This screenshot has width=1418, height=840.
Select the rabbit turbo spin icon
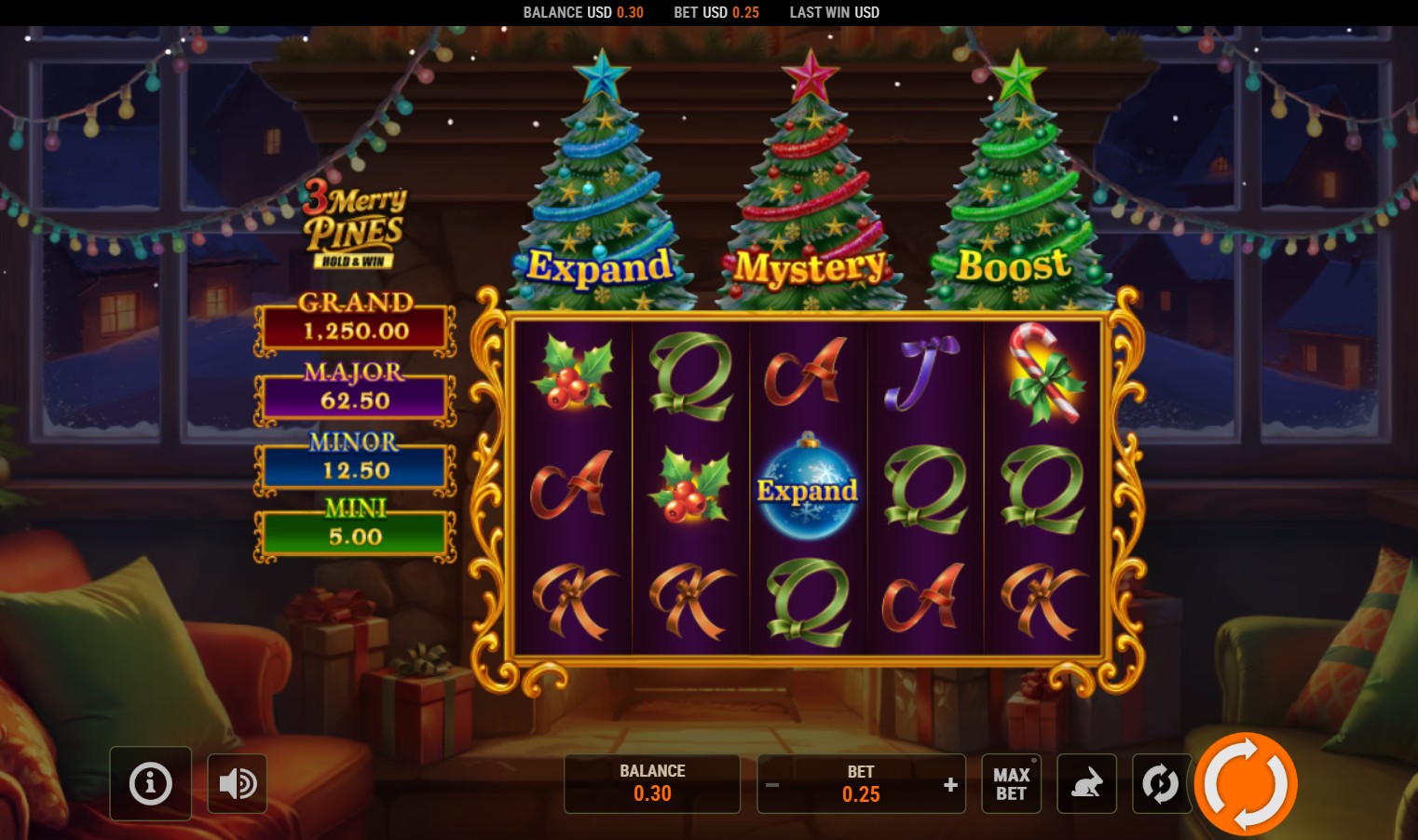coord(1086,783)
